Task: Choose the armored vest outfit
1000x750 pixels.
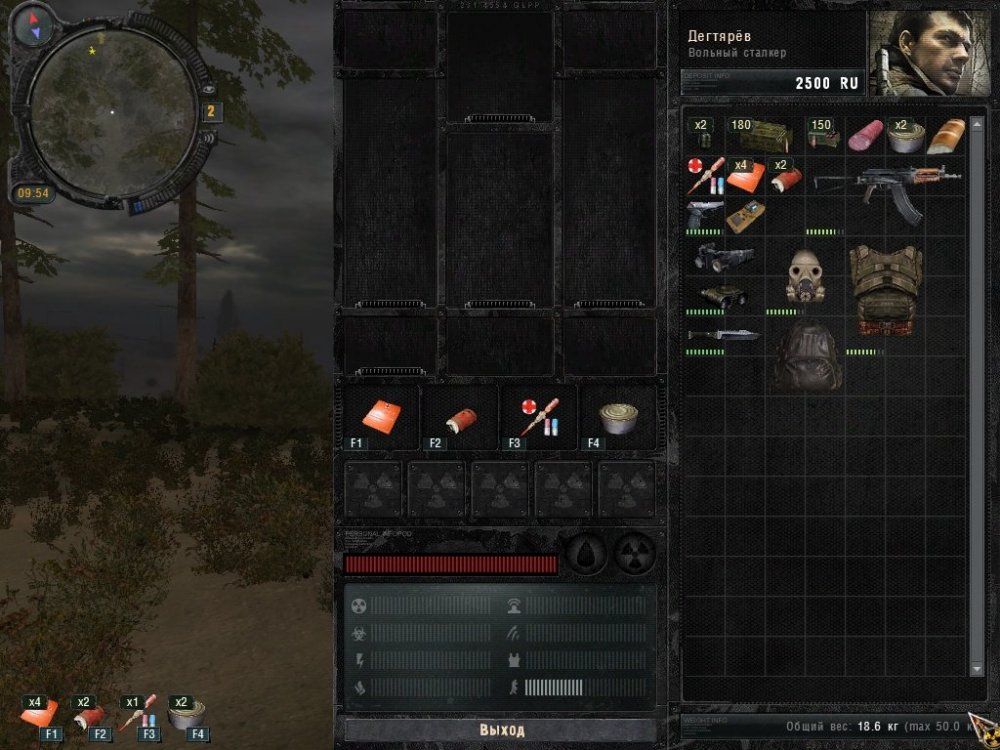Action: click(885, 288)
